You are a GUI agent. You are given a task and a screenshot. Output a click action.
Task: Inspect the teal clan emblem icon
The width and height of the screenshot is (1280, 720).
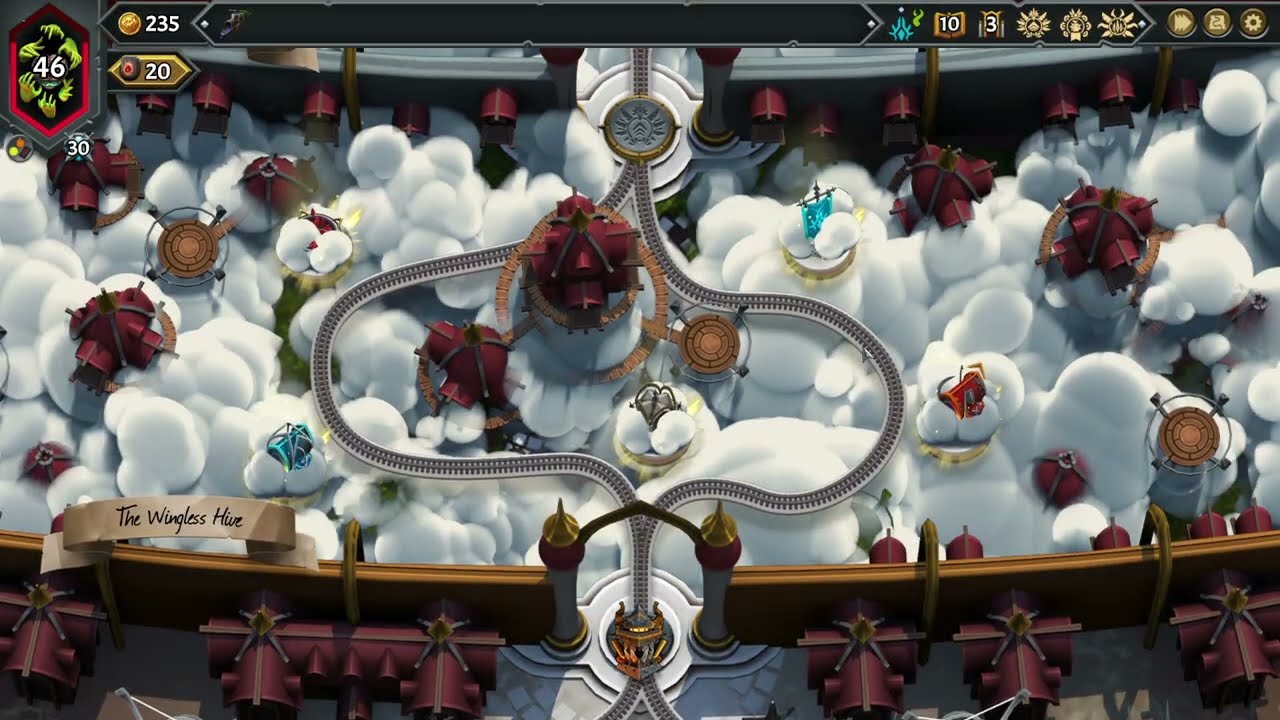905,24
